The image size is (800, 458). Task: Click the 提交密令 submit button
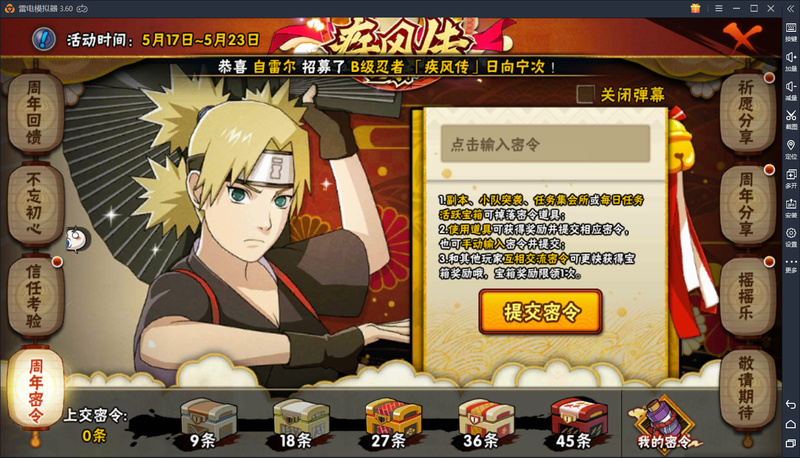541,311
